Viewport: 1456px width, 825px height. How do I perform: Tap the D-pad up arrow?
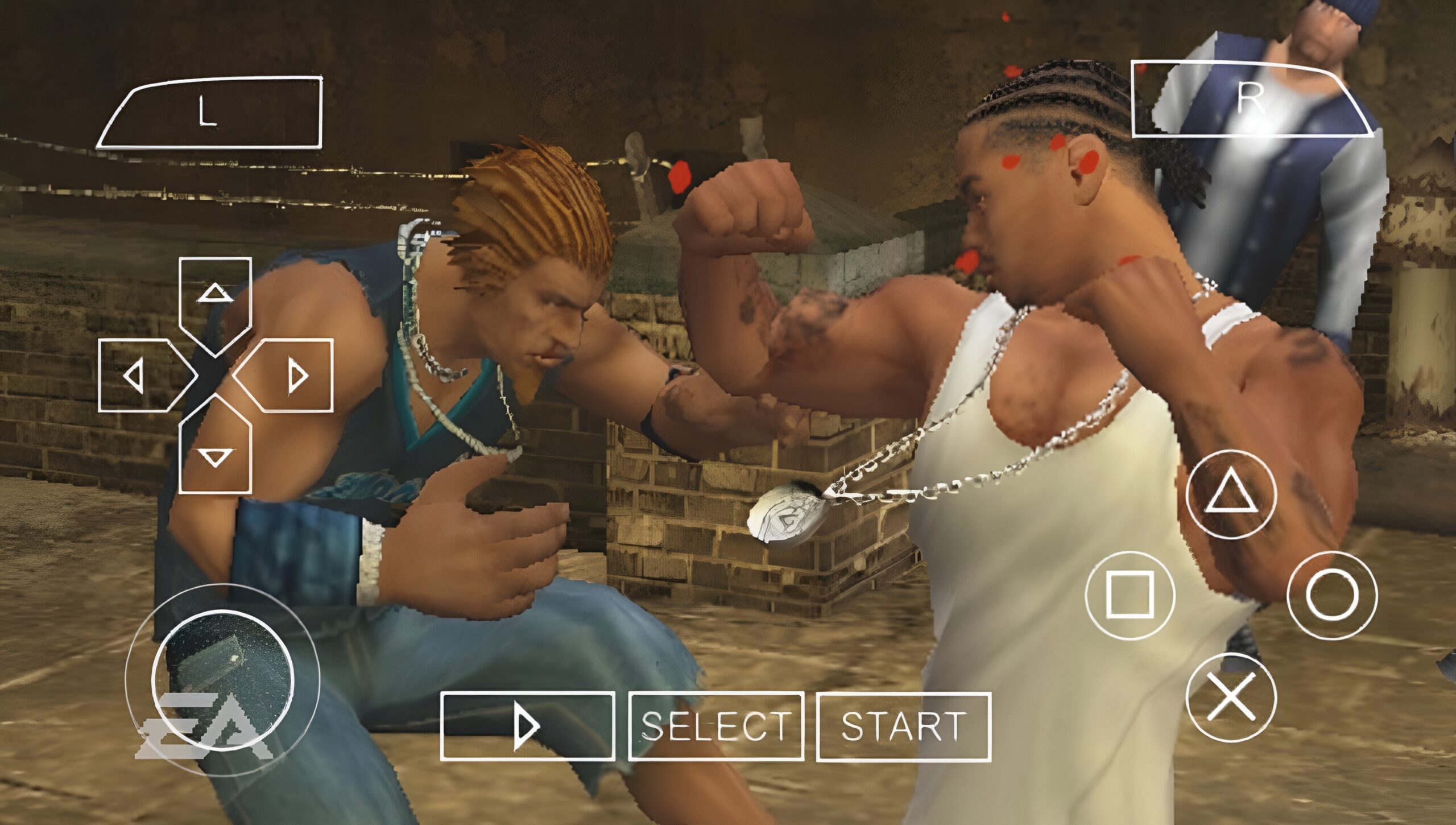215,300
